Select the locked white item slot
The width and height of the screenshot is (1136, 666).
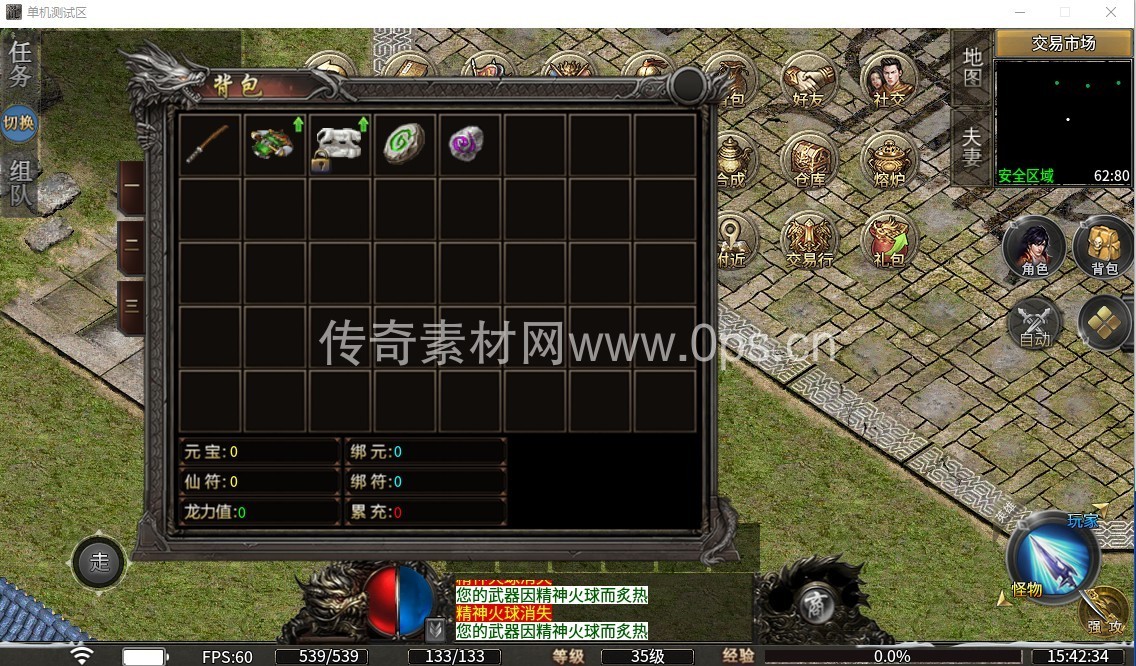[x=338, y=145]
